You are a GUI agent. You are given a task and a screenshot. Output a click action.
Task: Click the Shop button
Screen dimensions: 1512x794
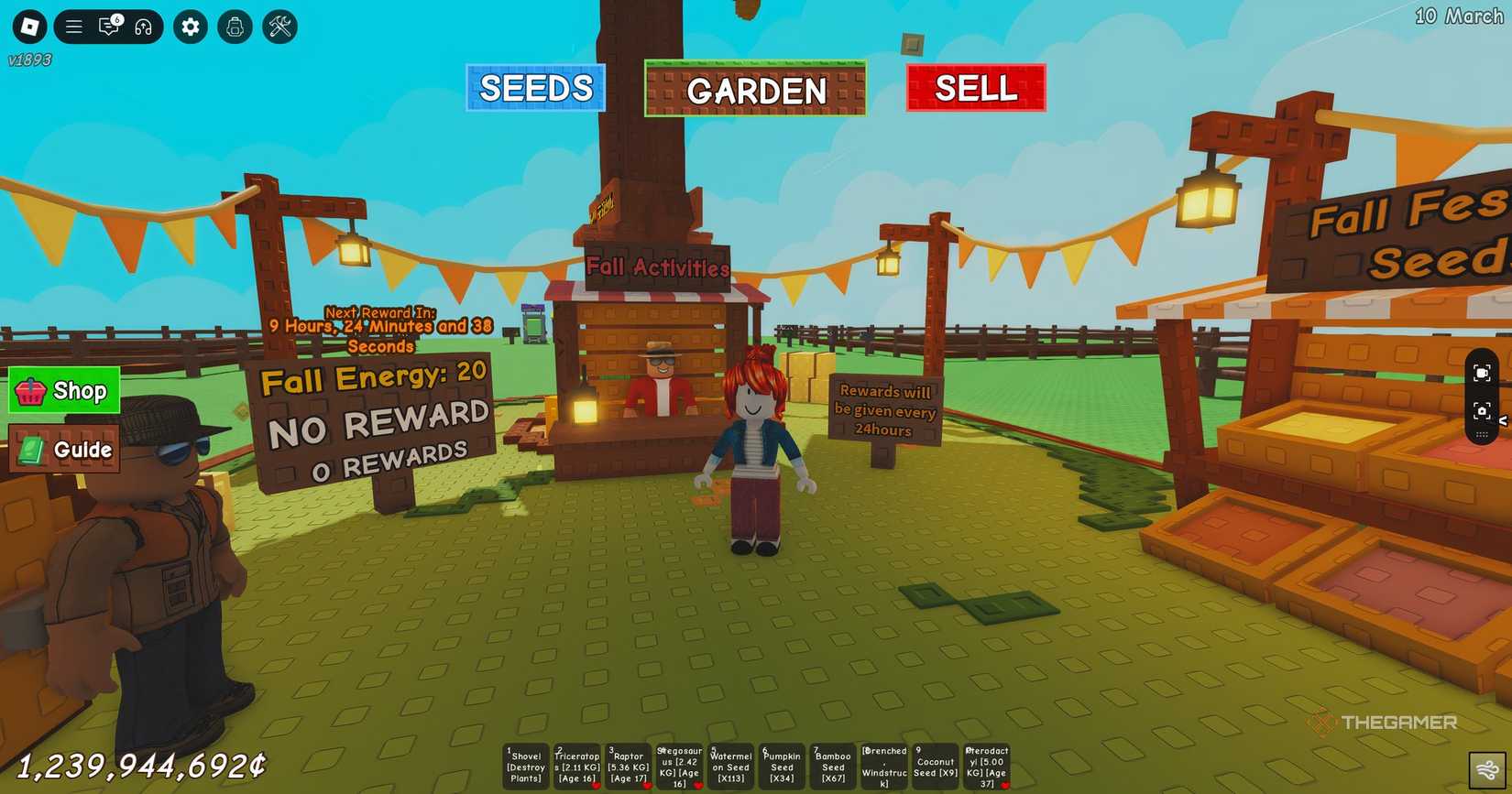[x=62, y=390]
